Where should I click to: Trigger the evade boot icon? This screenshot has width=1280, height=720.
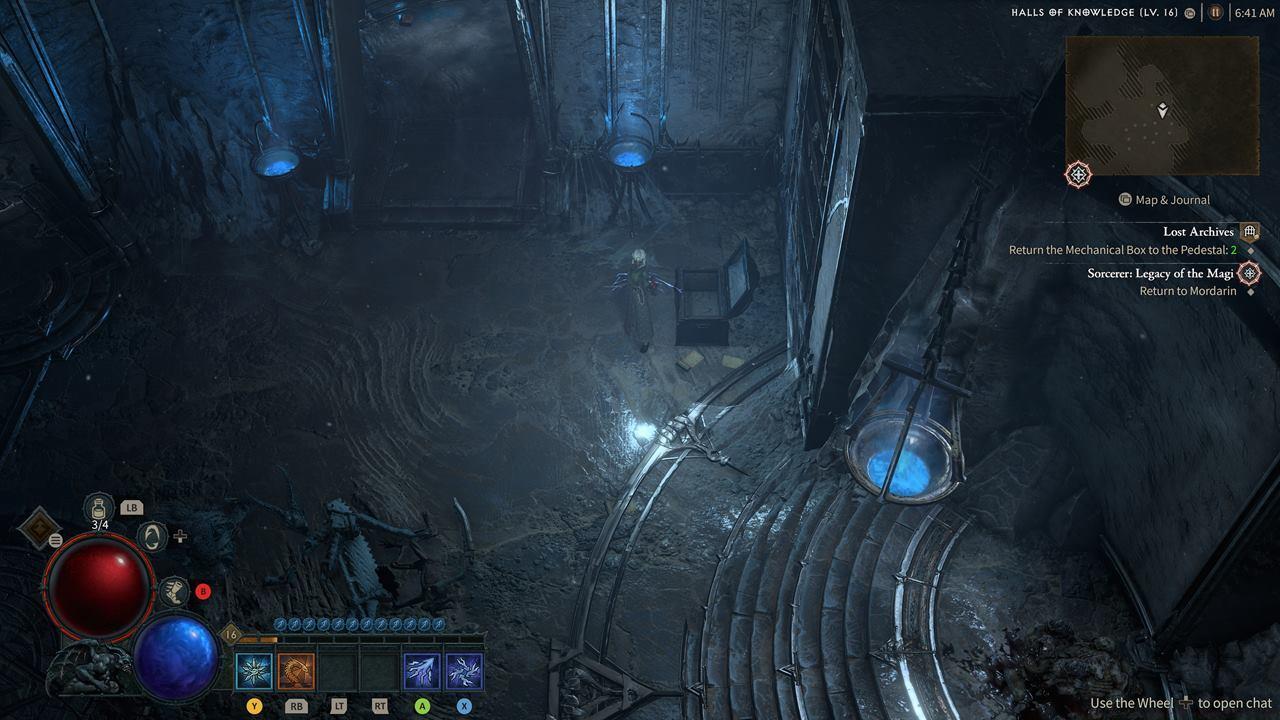(x=174, y=591)
